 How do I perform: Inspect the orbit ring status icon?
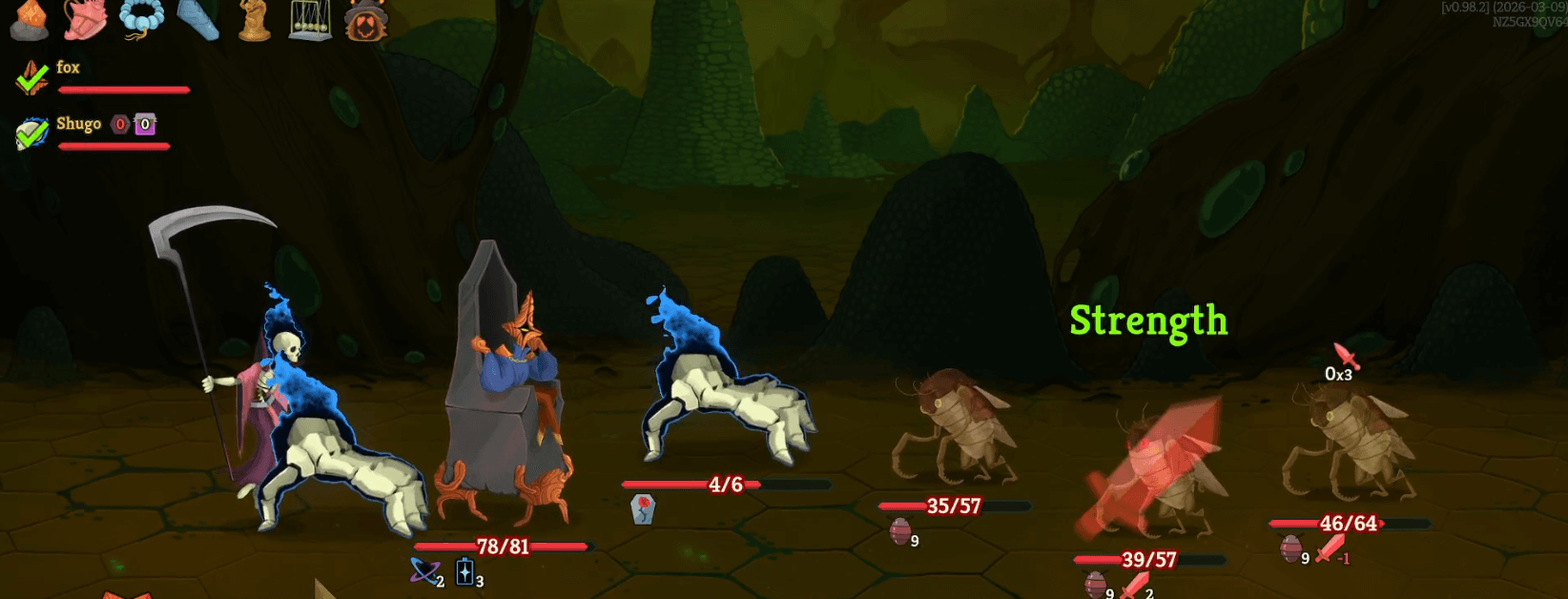click(x=423, y=571)
